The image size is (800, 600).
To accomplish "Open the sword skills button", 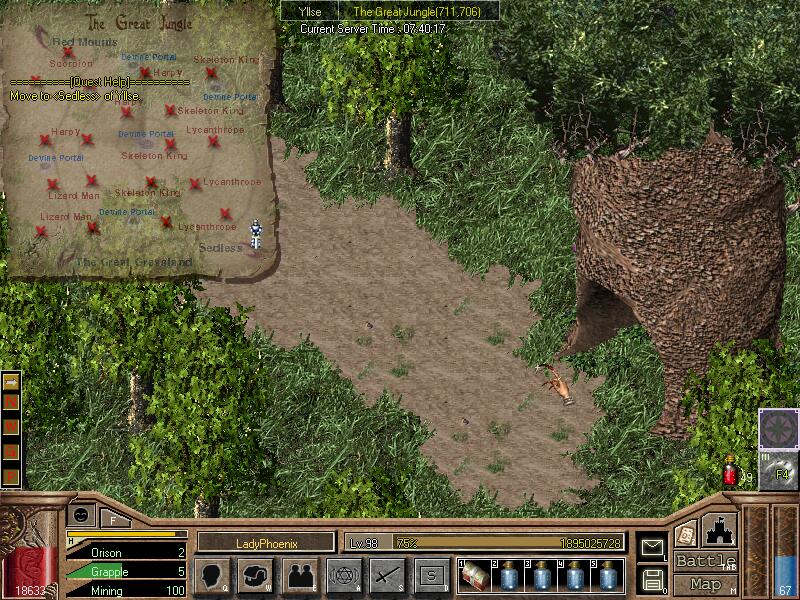I will tap(387, 575).
